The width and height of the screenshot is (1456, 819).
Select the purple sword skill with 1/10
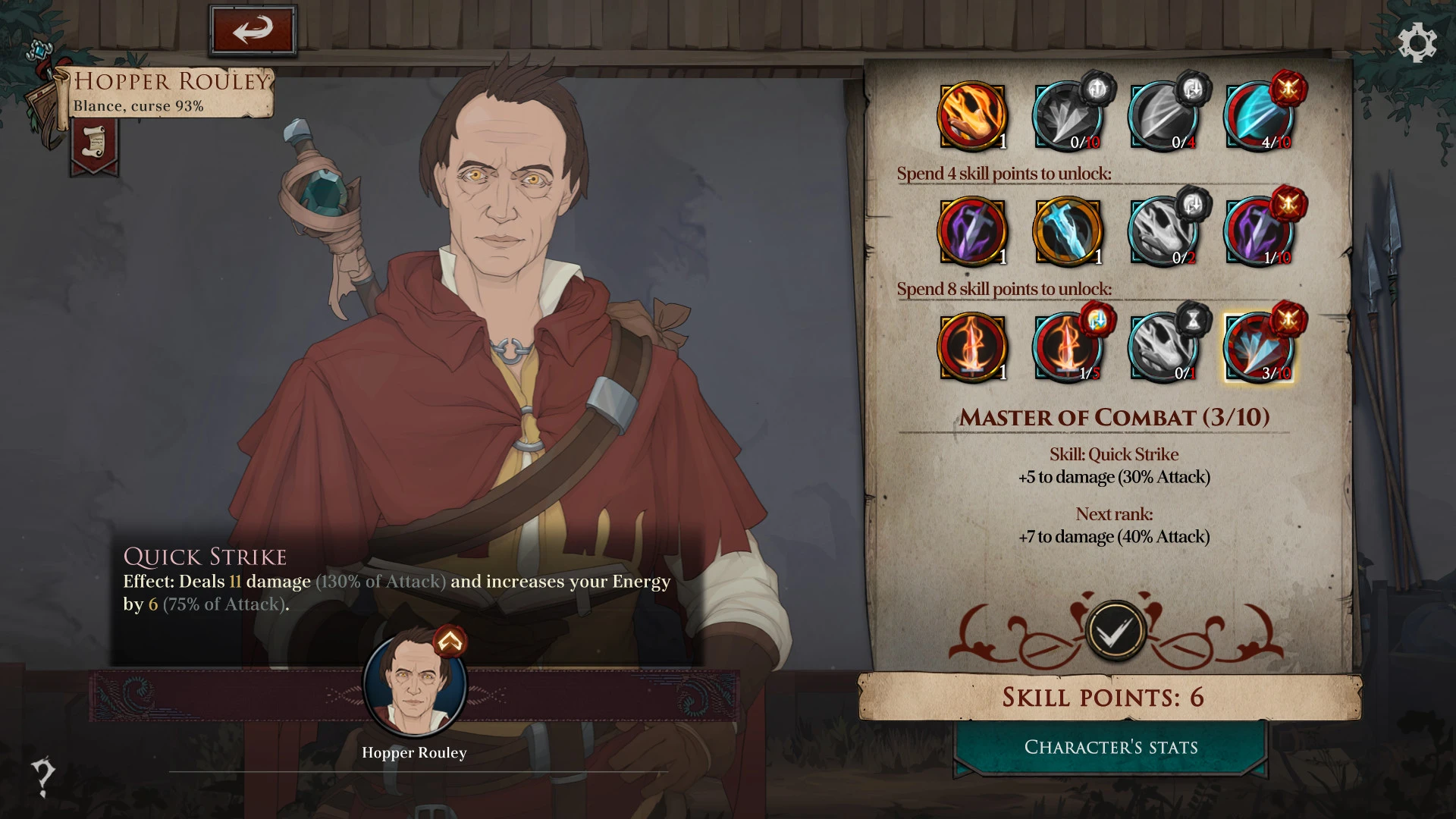pyautogui.click(x=1259, y=232)
